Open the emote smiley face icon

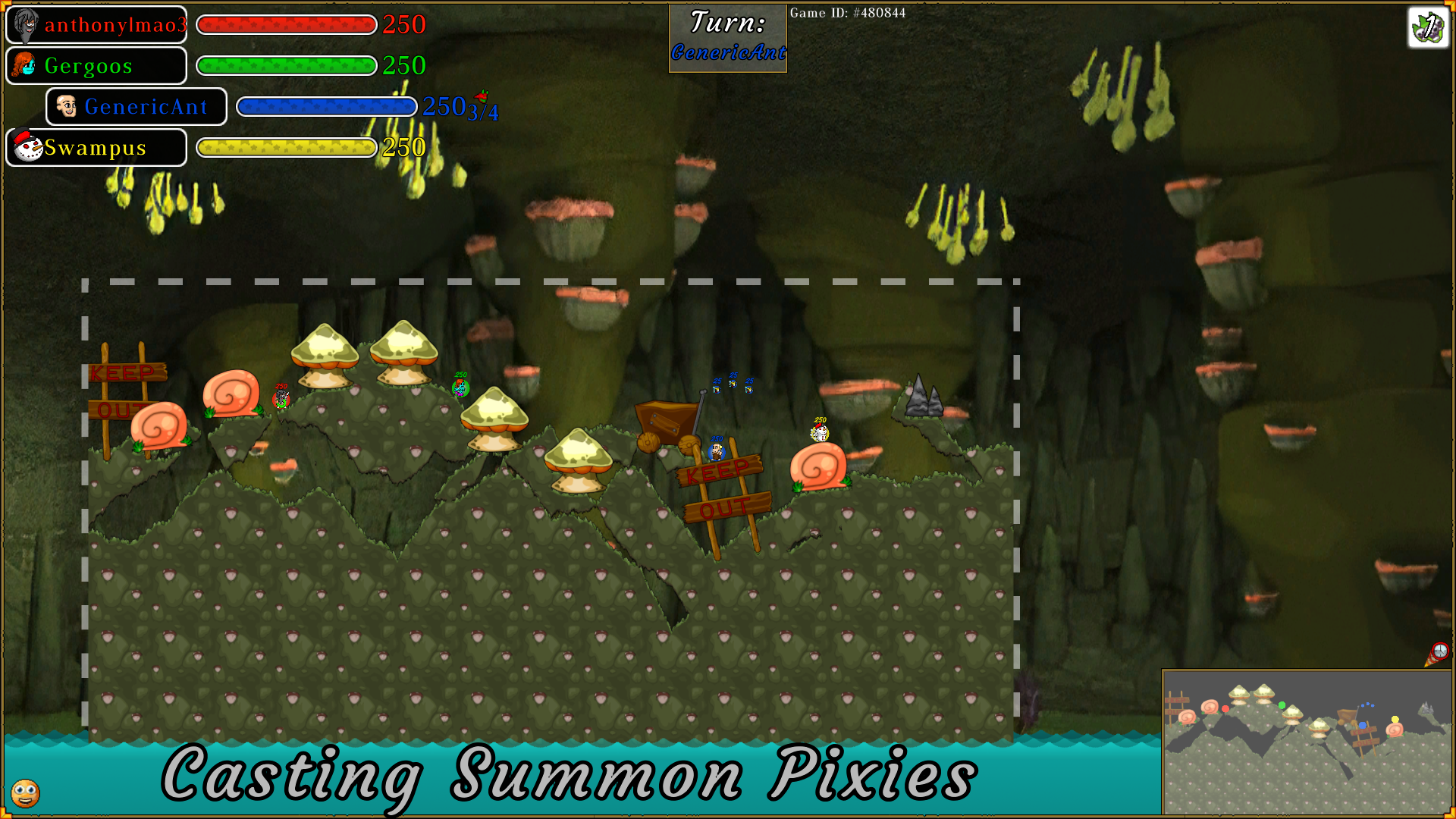pos(25,793)
